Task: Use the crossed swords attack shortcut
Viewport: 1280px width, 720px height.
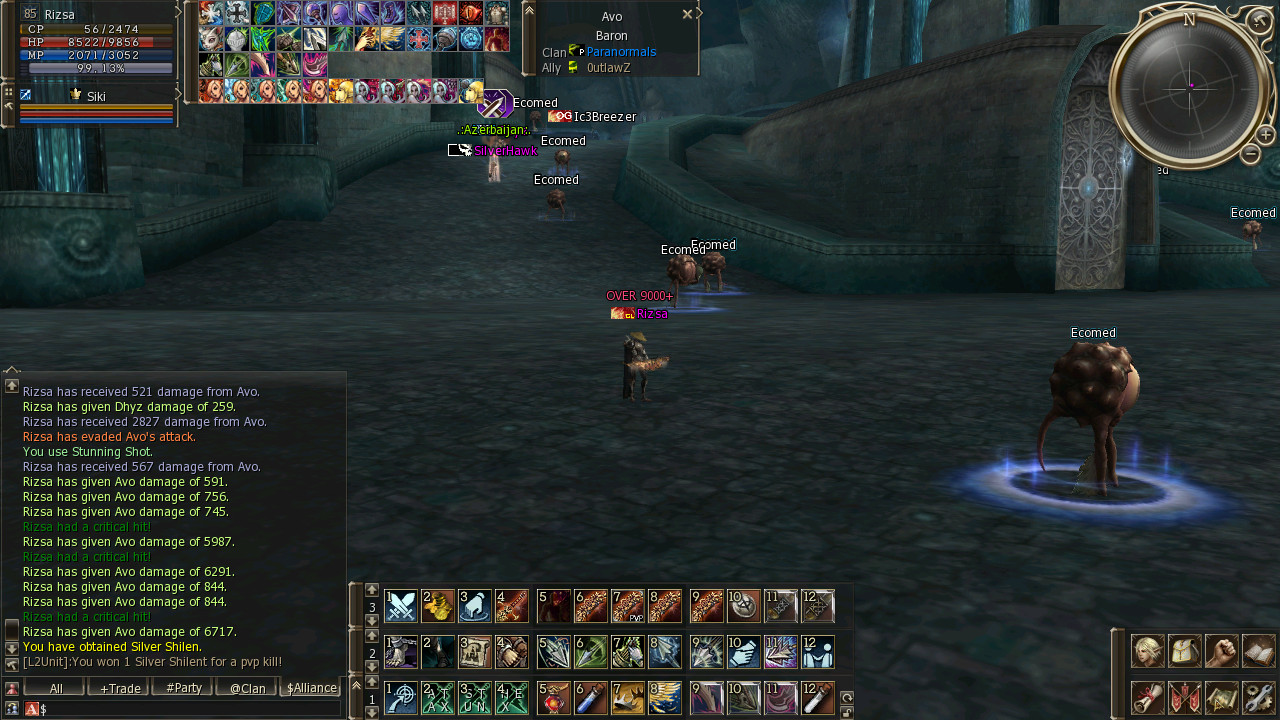Action: pos(401,606)
